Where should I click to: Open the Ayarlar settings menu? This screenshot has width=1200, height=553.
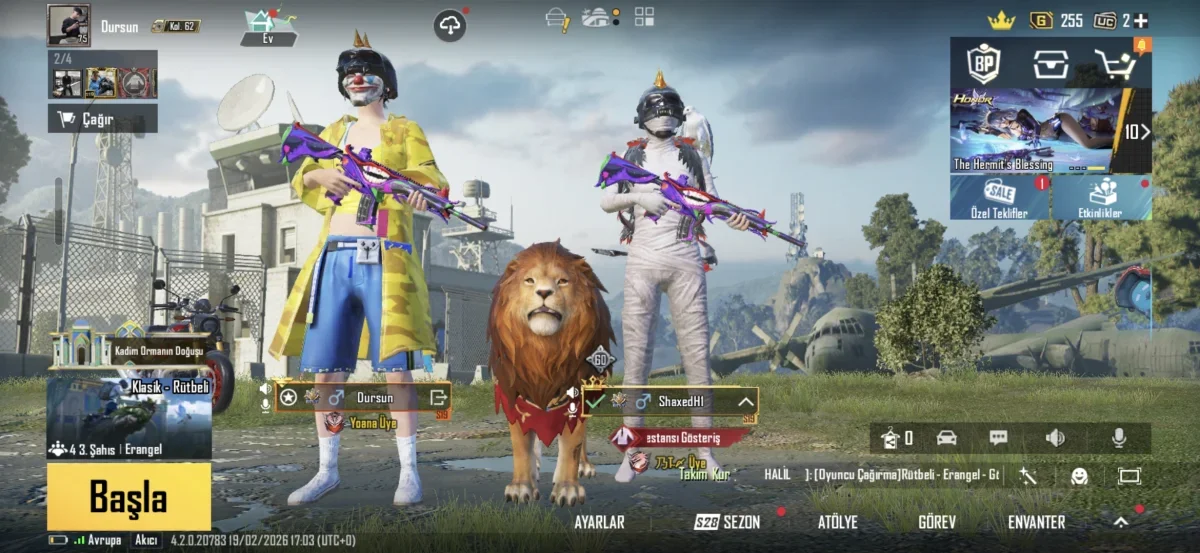[599, 522]
